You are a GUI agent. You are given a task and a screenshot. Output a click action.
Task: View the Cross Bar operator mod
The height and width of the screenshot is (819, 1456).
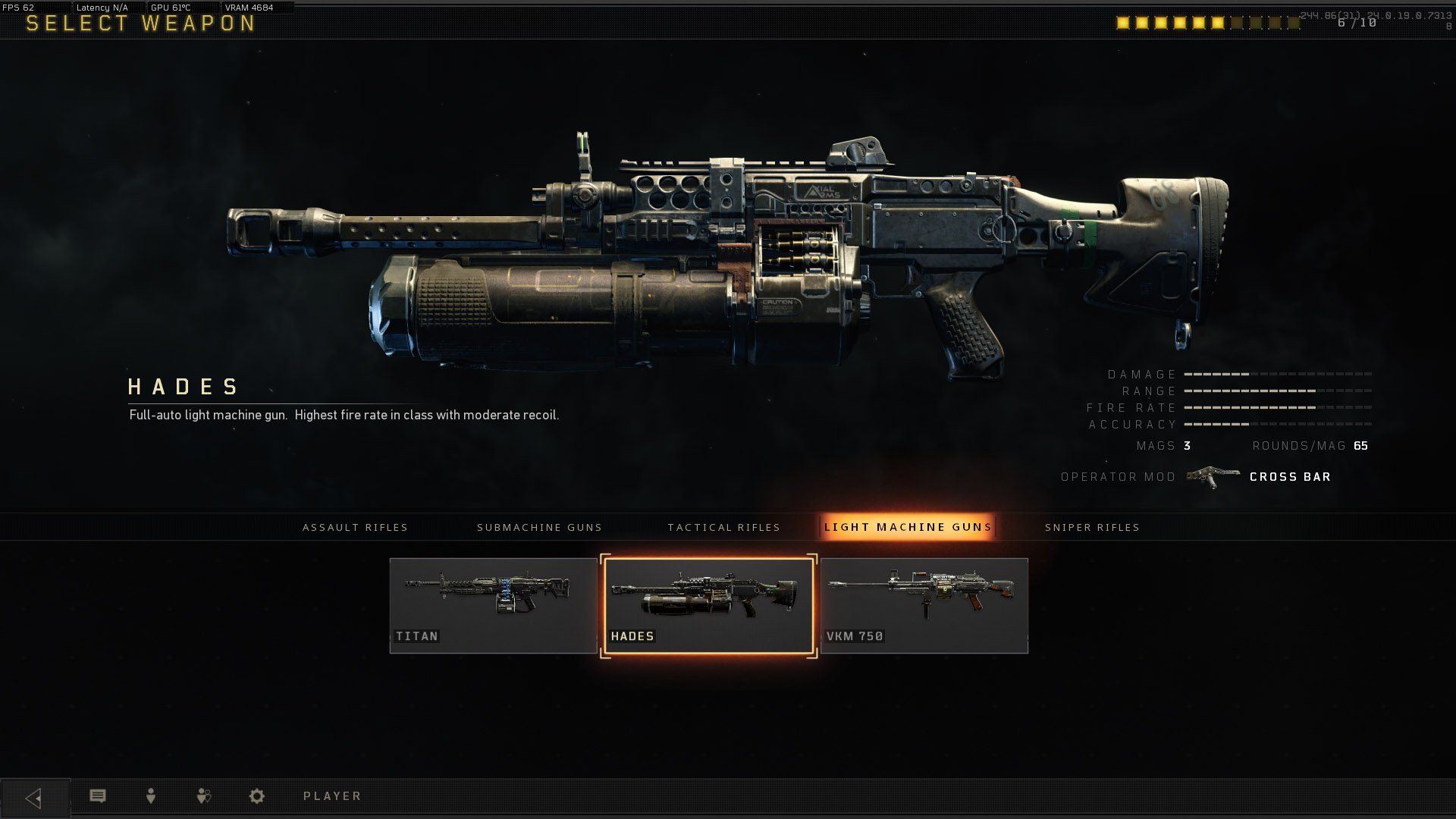click(1289, 477)
